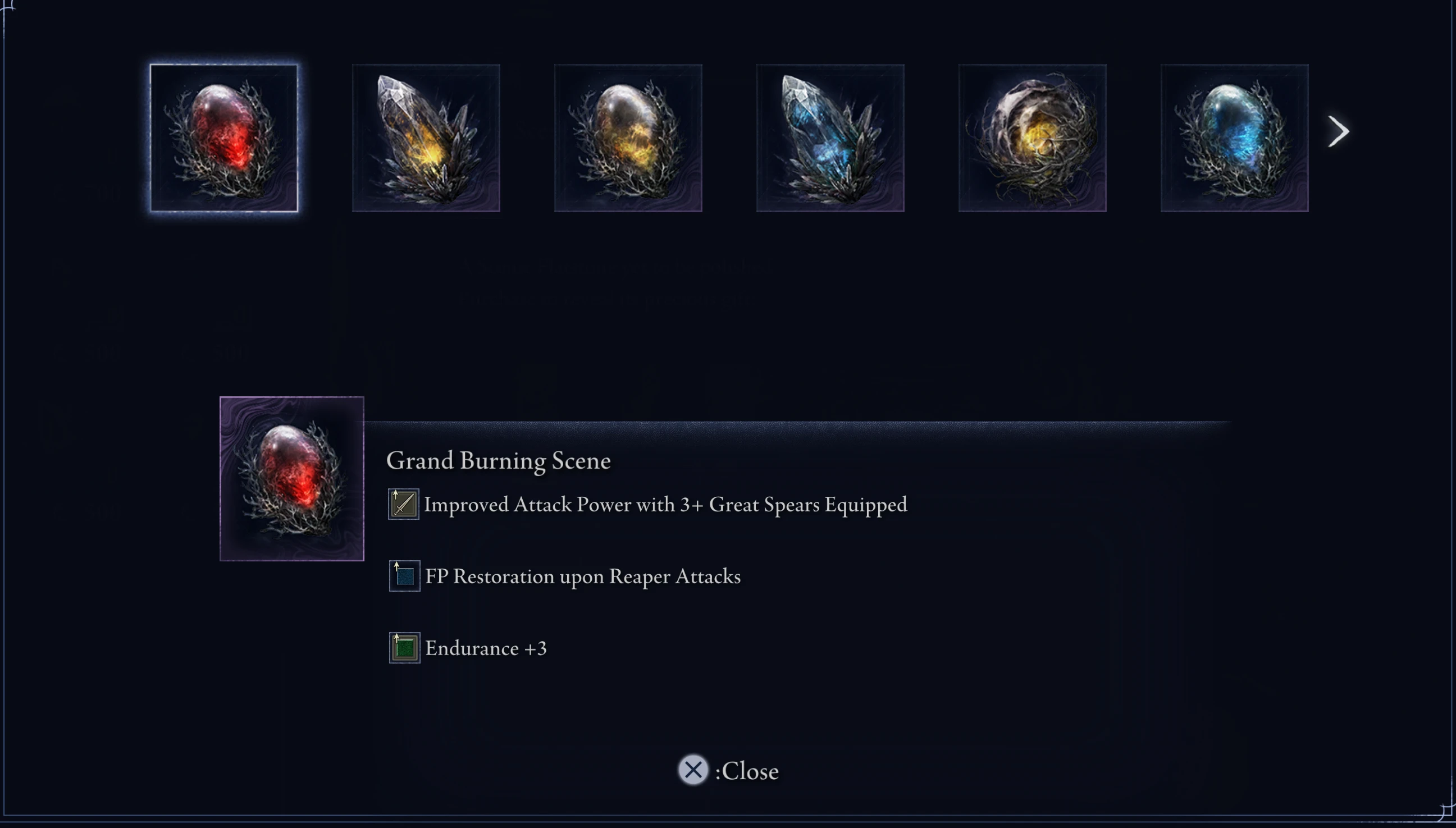Click the green Endurance +3 effect icon
1456x828 pixels.
click(403, 647)
